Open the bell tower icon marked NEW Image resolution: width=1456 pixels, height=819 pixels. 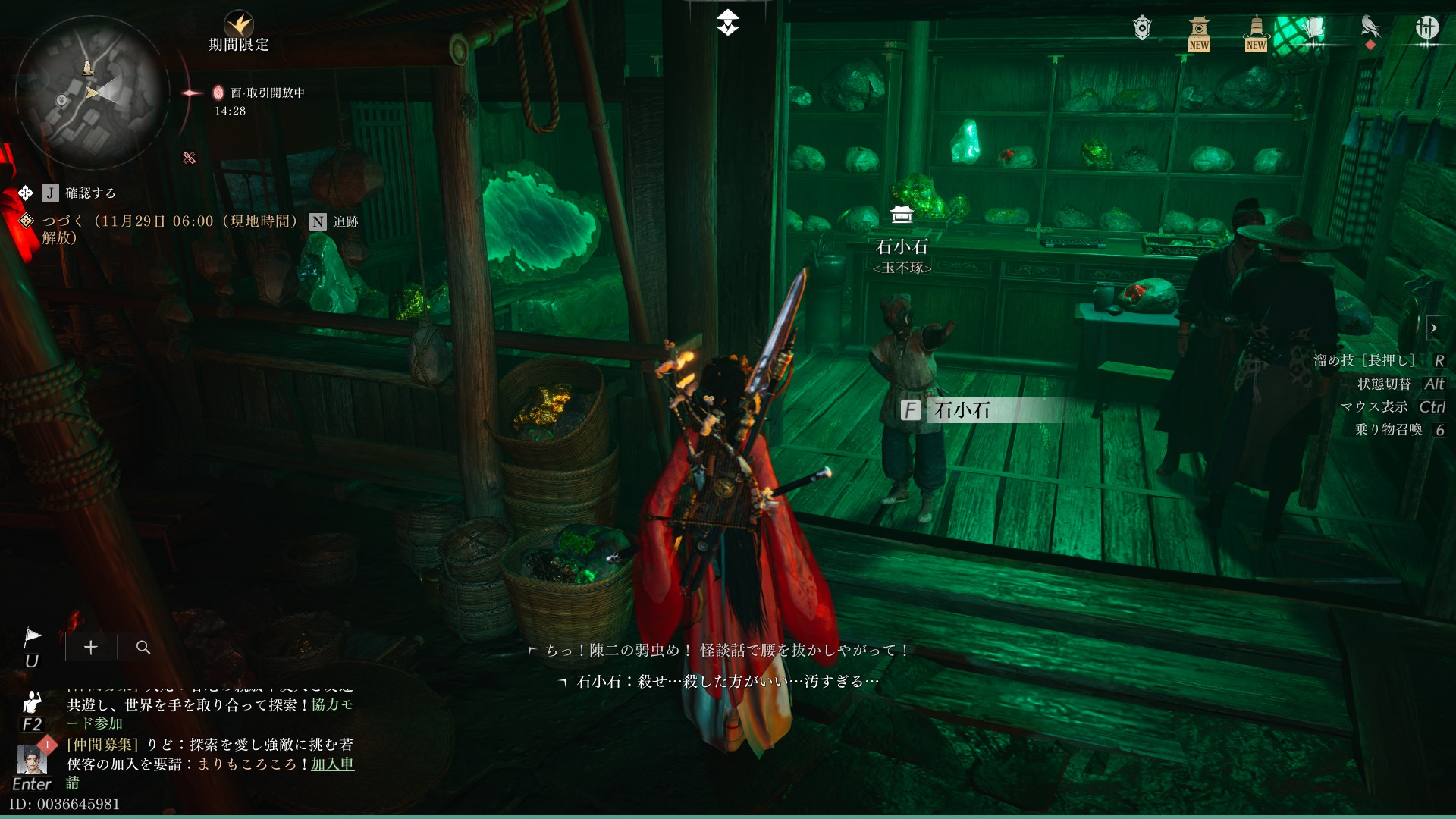[1256, 32]
